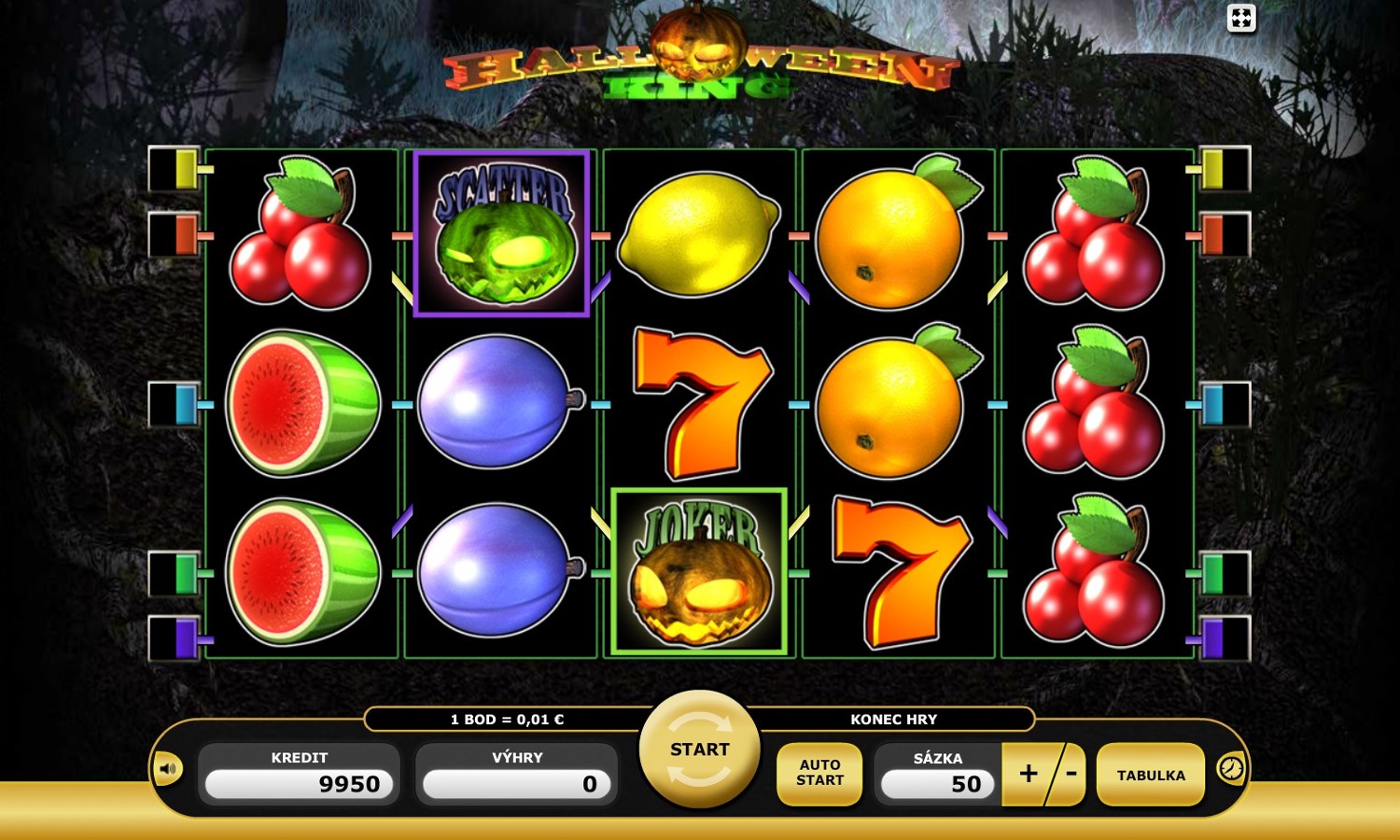Open the TABULKA paytable
Screen dimensions: 1400x840
point(1150,775)
